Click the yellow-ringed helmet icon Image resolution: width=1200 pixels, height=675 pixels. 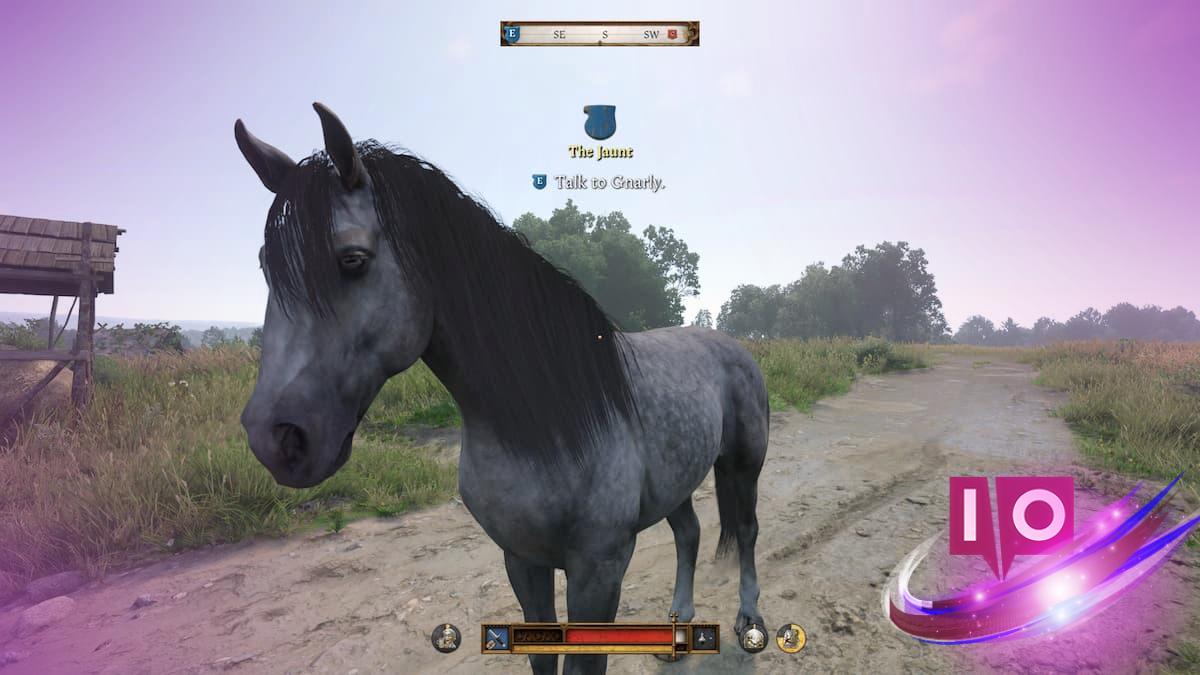click(791, 637)
